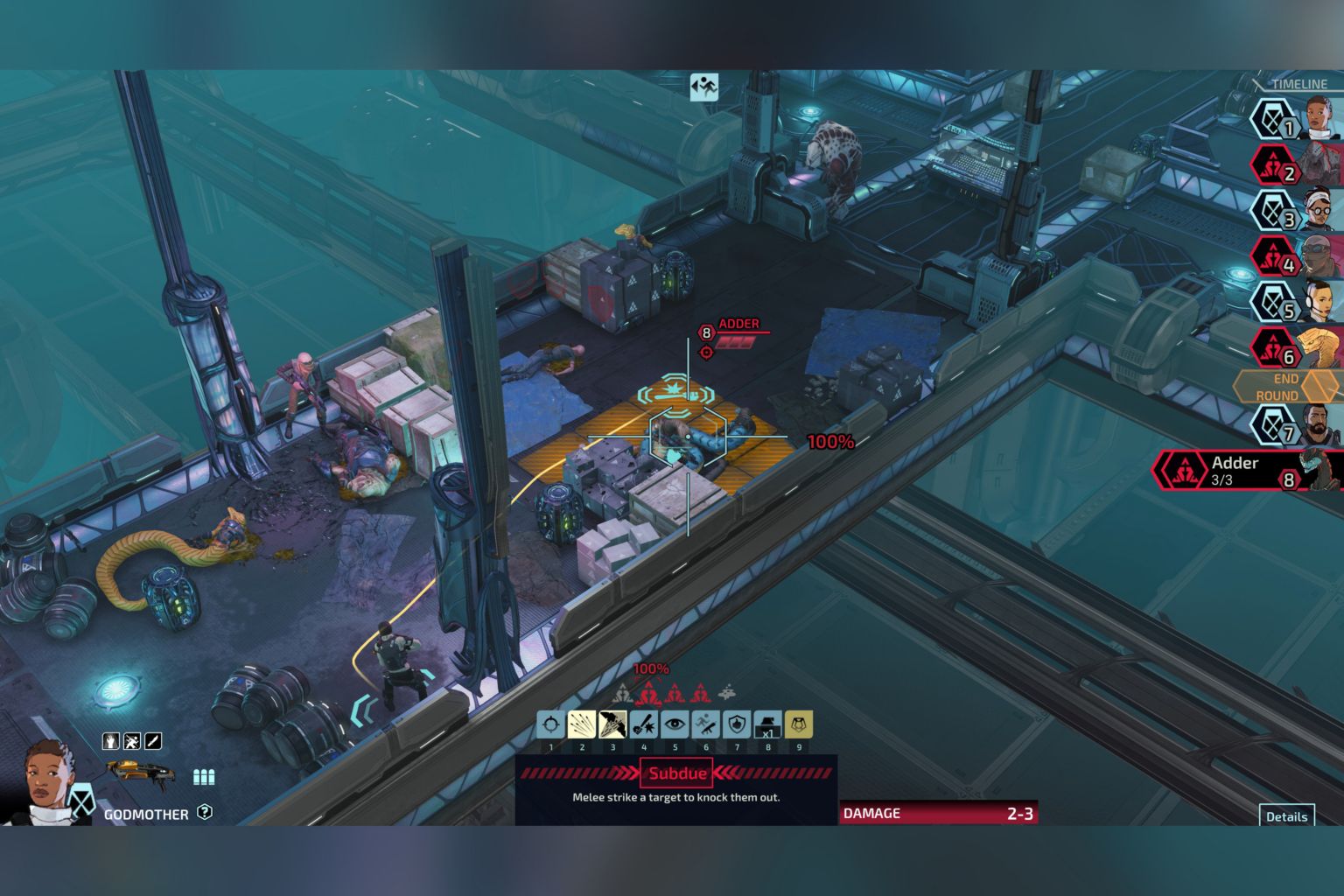The width and height of the screenshot is (1344, 896).
Task: Use the bat-strike melee ability
Action: click(644, 724)
